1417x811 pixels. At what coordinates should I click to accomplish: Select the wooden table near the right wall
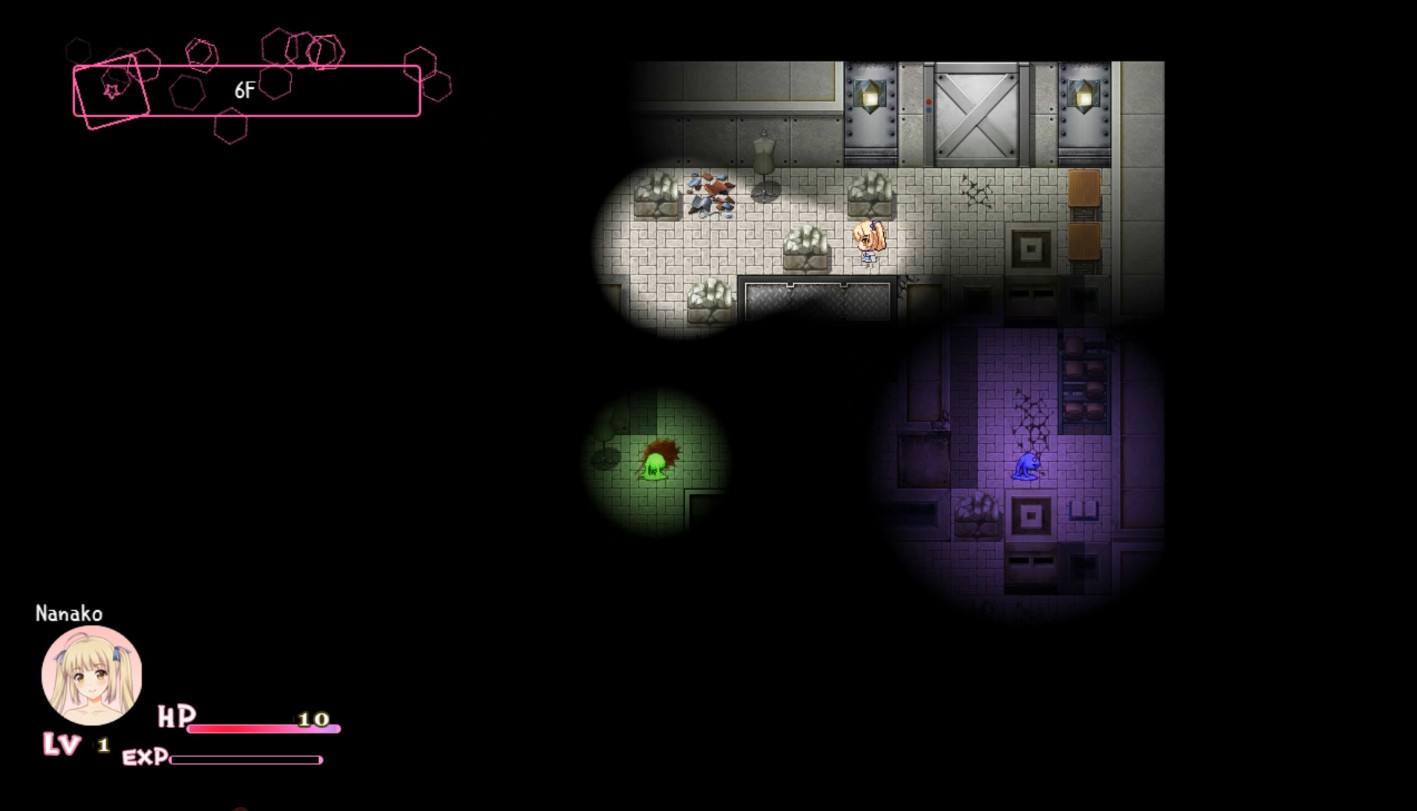(1084, 190)
